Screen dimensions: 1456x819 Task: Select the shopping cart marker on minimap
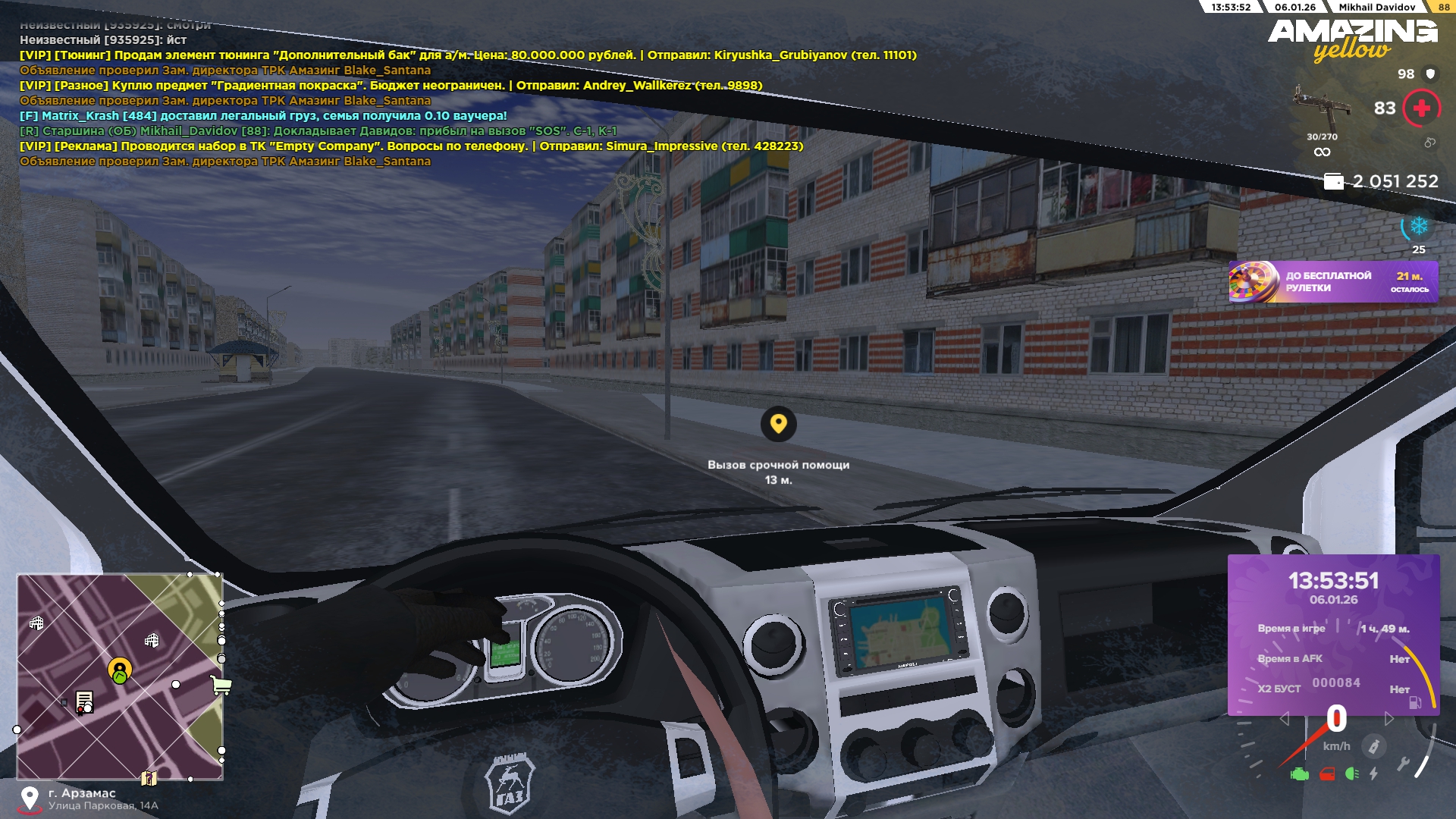[x=221, y=686]
